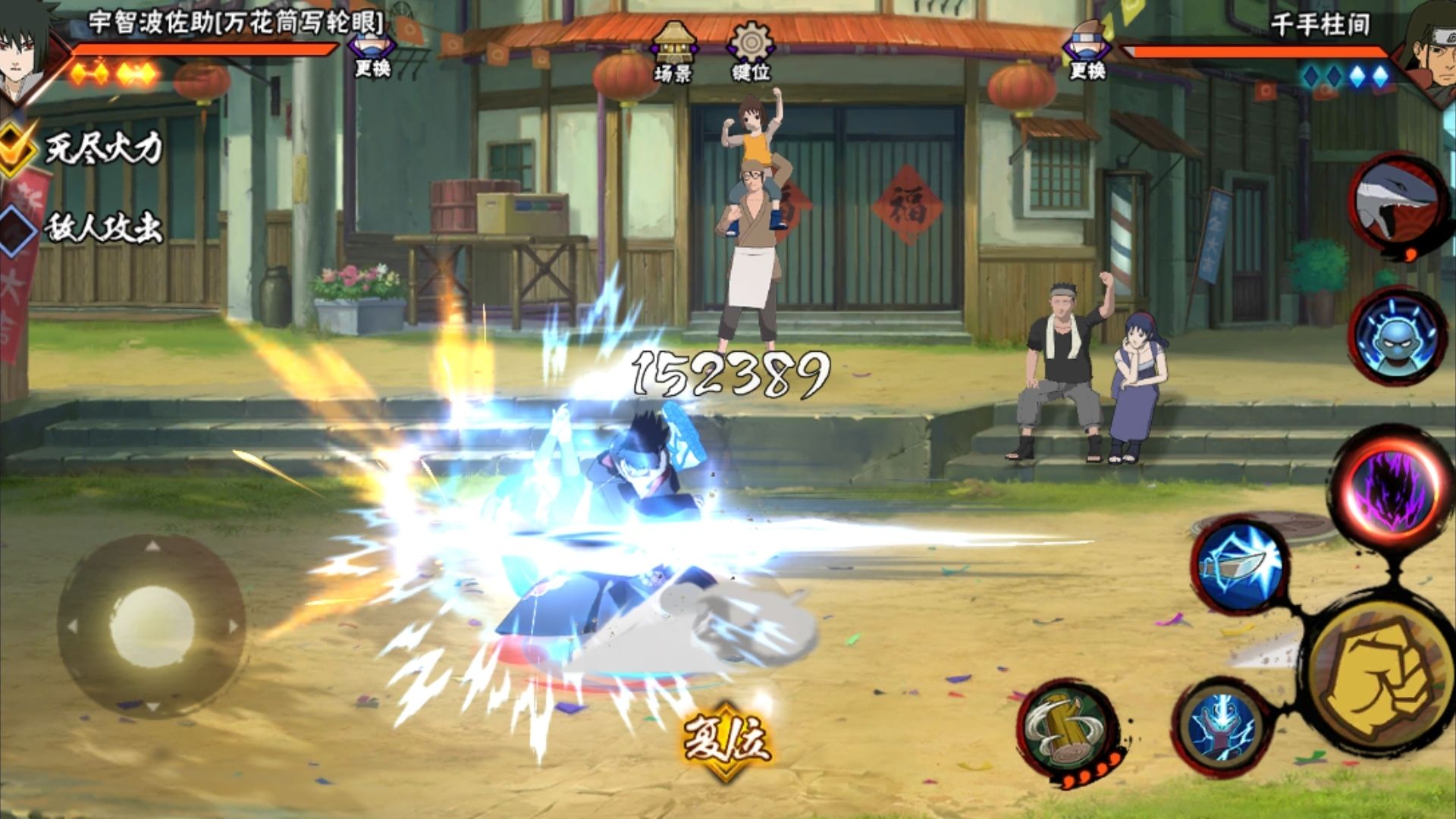Change Hashirama with the right 更换 button
The height and width of the screenshot is (819, 1456).
point(1087,52)
